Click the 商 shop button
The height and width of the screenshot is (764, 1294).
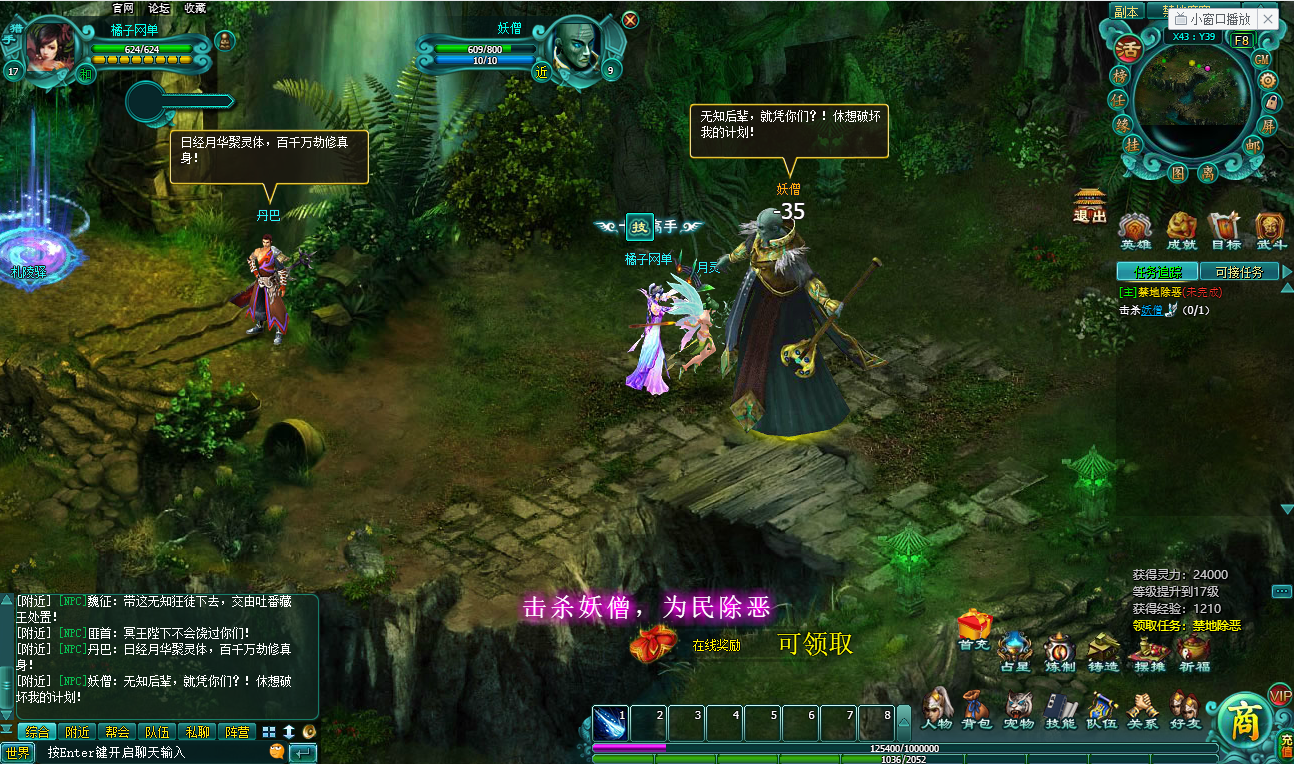coord(1243,722)
